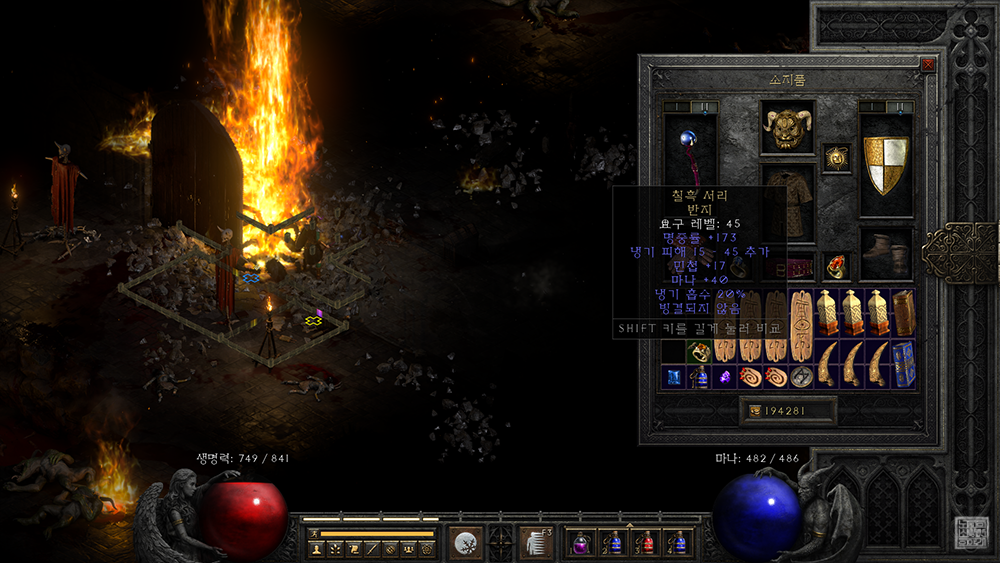Pick up the brown tome in the inventory
This screenshot has width=1000, height=563.
pyautogui.click(x=903, y=312)
